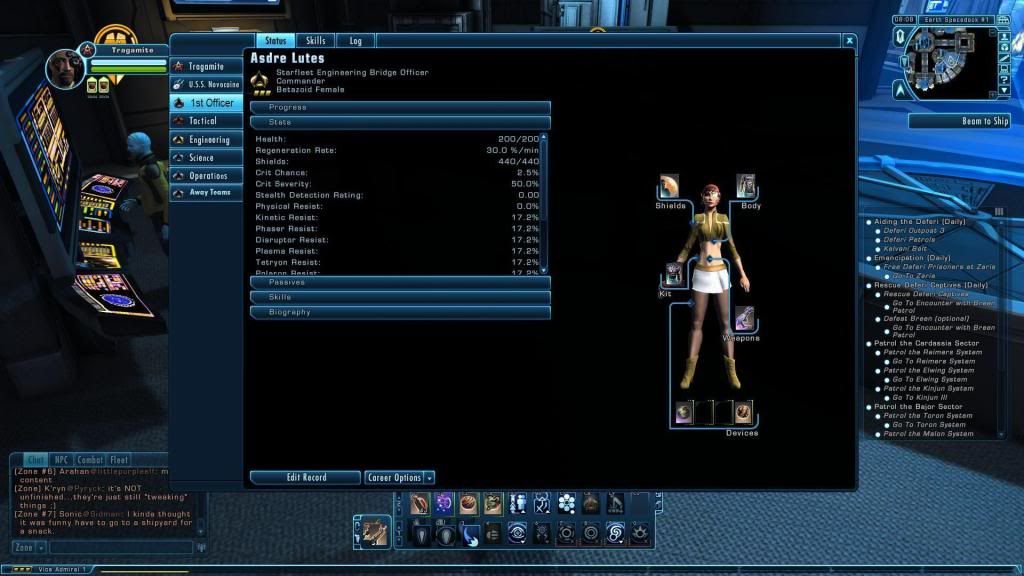Click the Beam to Ship button
The image size is (1024, 576).
(x=959, y=121)
